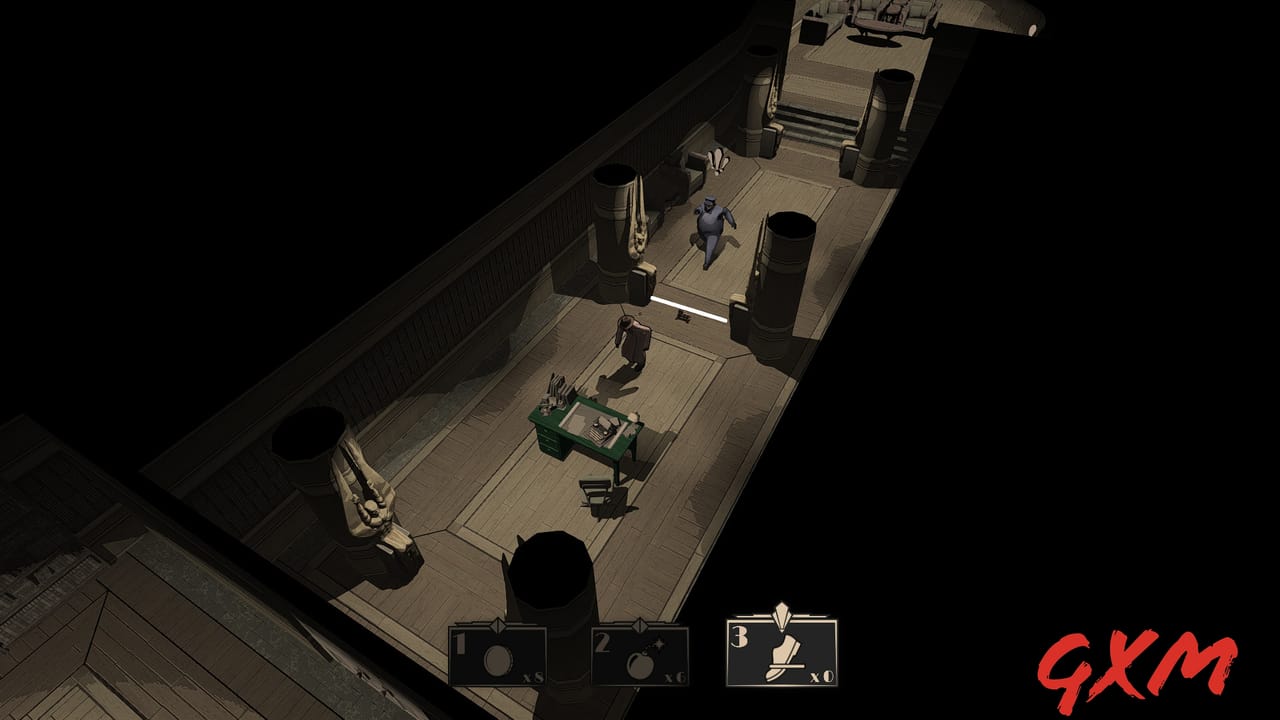This screenshot has width=1280, height=720.
Task: Click the x6 counter on the bomb slot
Action: pos(674,676)
